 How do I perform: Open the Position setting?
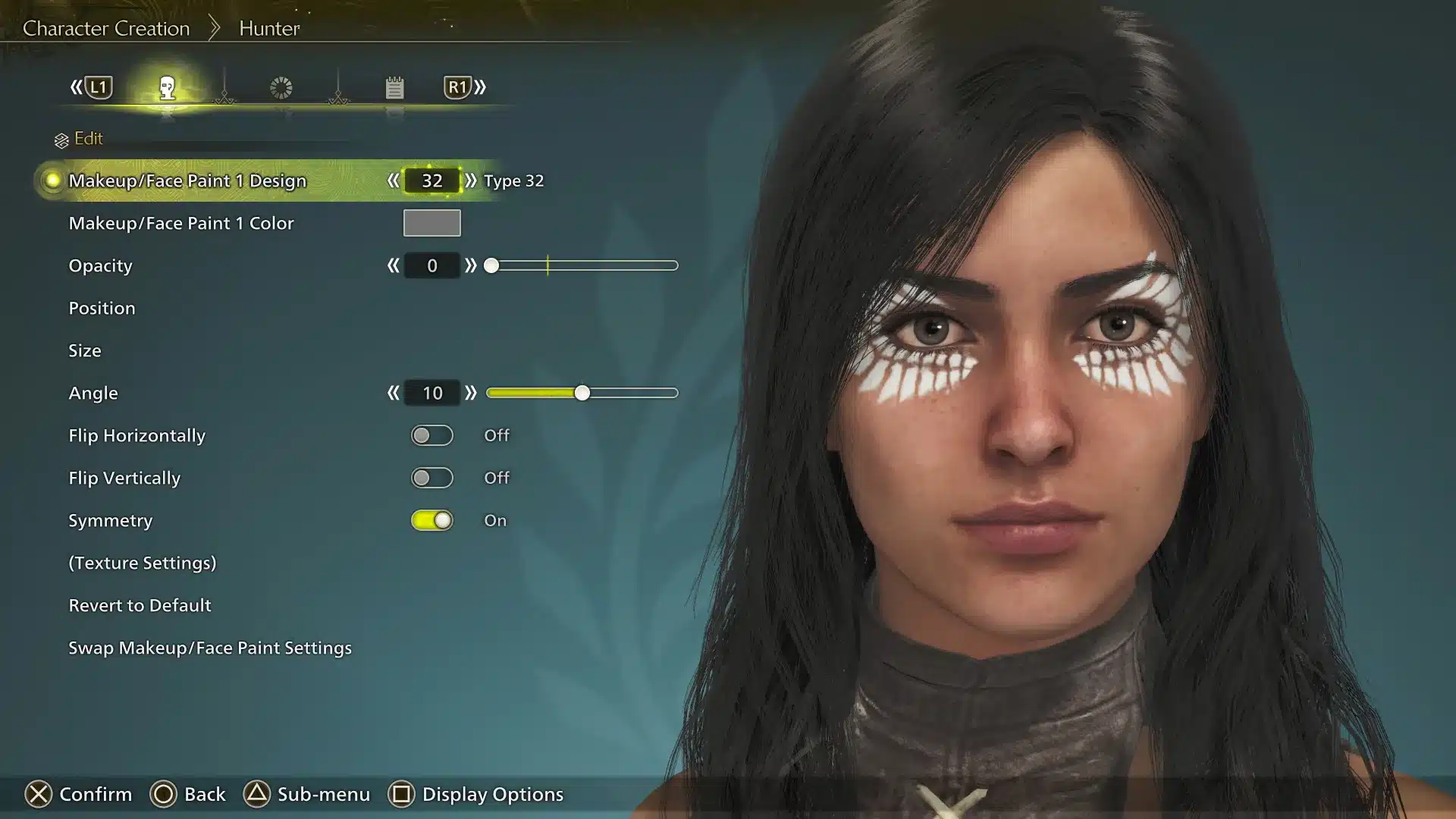tap(102, 308)
